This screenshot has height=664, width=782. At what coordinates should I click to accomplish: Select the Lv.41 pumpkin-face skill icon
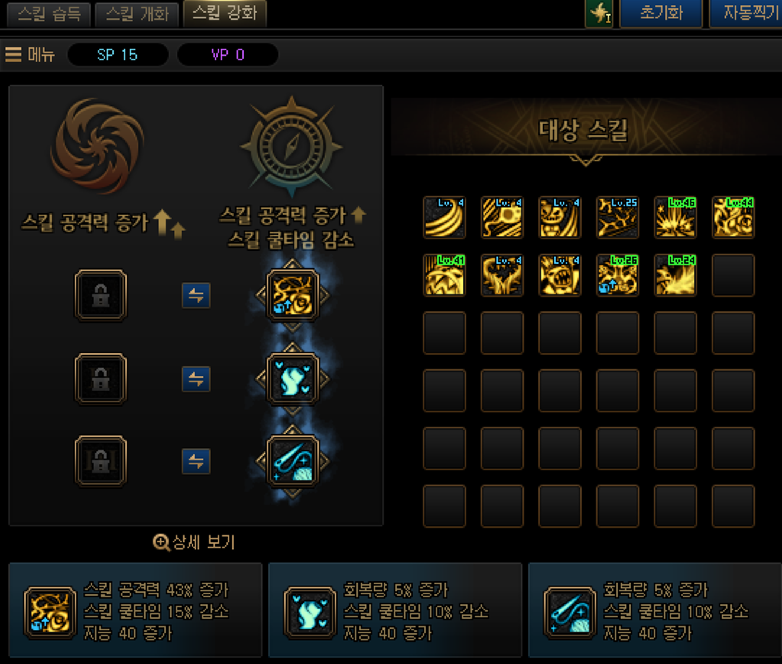point(444,275)
